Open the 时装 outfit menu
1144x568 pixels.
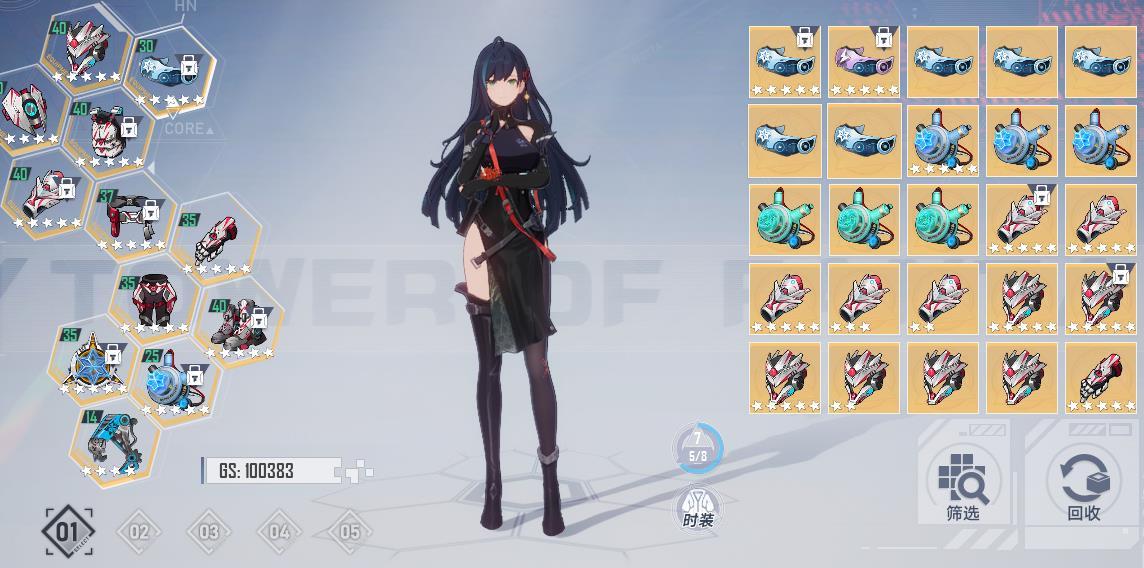coord(698,507)
